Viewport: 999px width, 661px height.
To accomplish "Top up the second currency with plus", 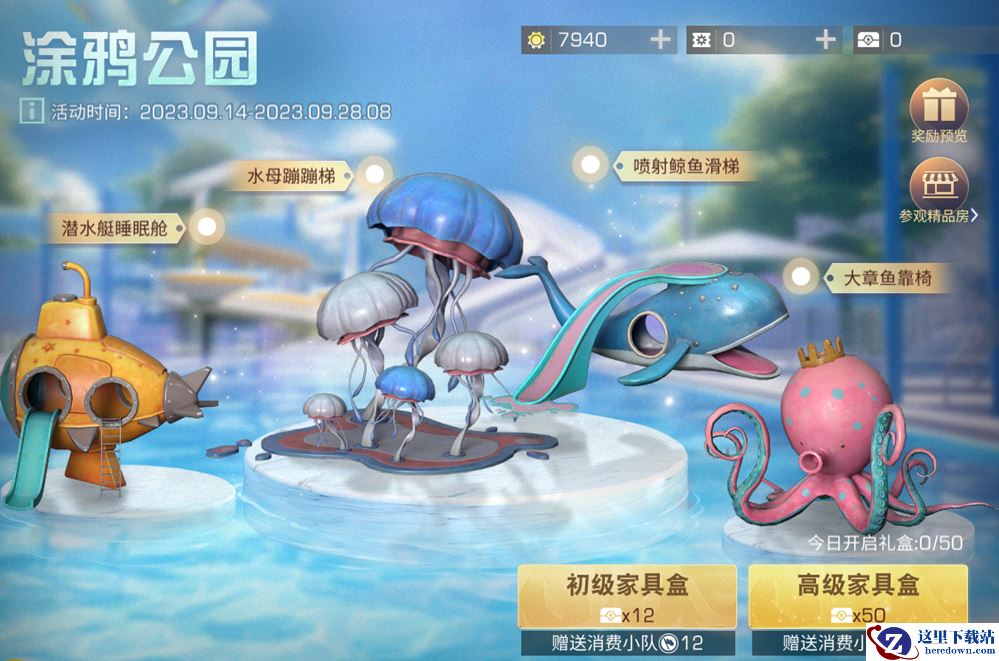I will click(x=826, y=40).
